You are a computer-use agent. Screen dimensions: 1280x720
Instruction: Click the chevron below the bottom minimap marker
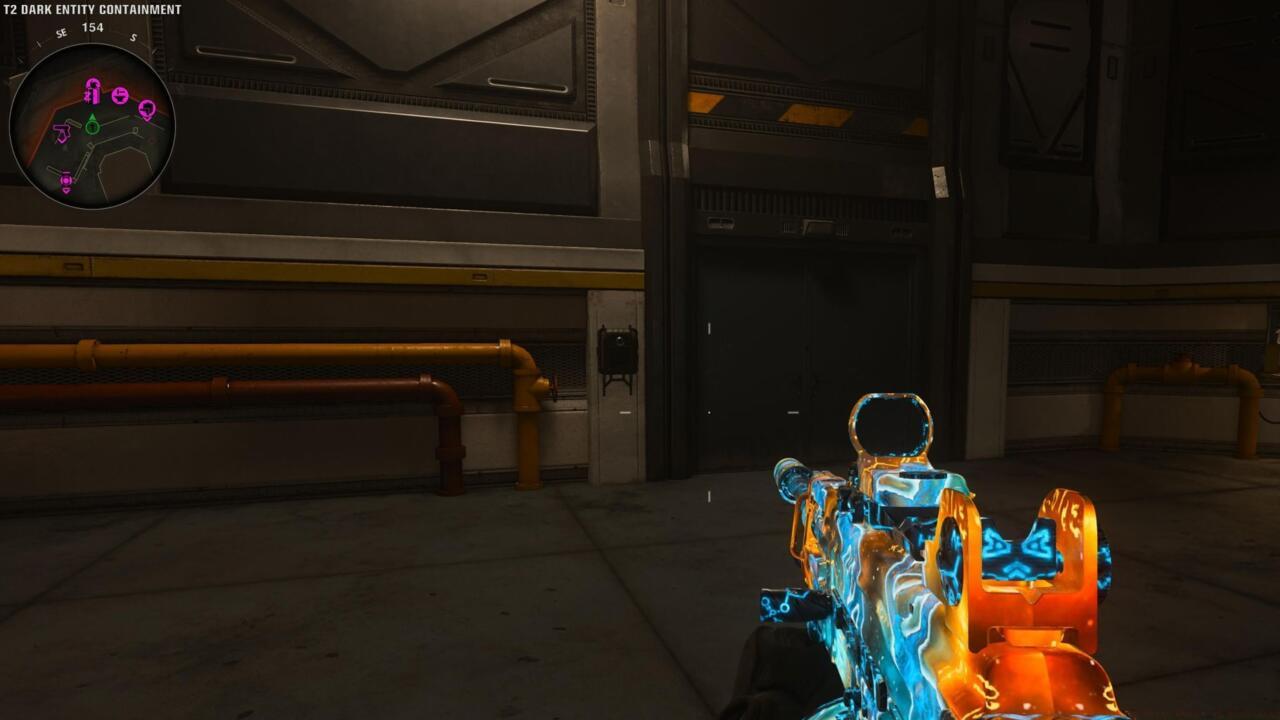point(66,191)
